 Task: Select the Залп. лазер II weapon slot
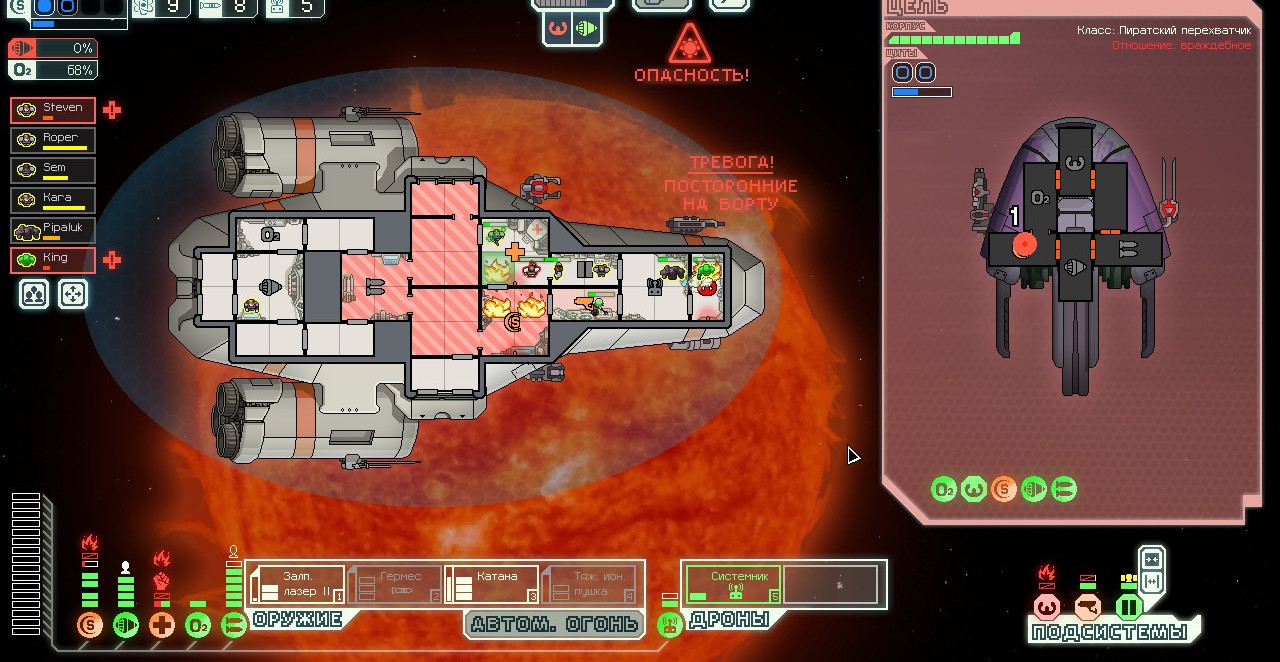click(x=297, y=585)
